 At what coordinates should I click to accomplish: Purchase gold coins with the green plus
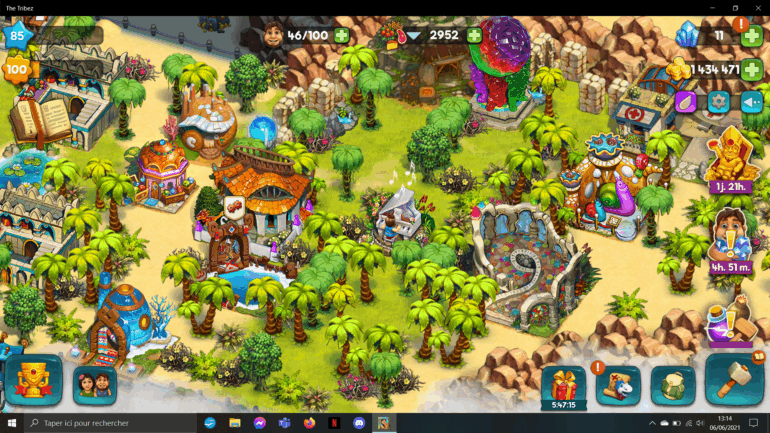(752, 69)
